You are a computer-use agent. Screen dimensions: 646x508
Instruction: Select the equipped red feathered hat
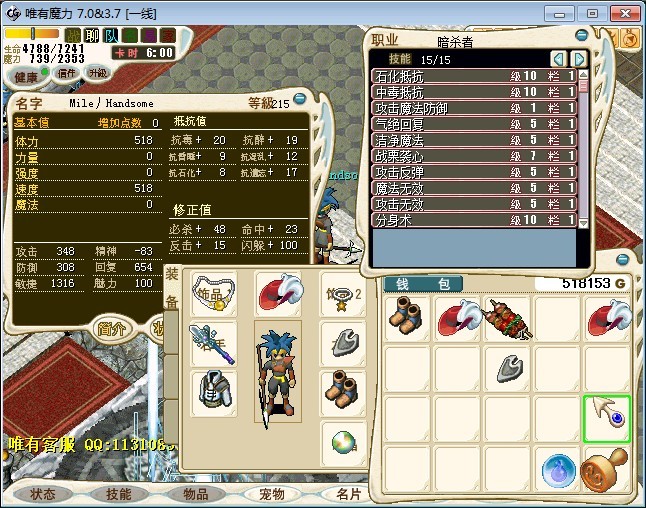[279, 293]
